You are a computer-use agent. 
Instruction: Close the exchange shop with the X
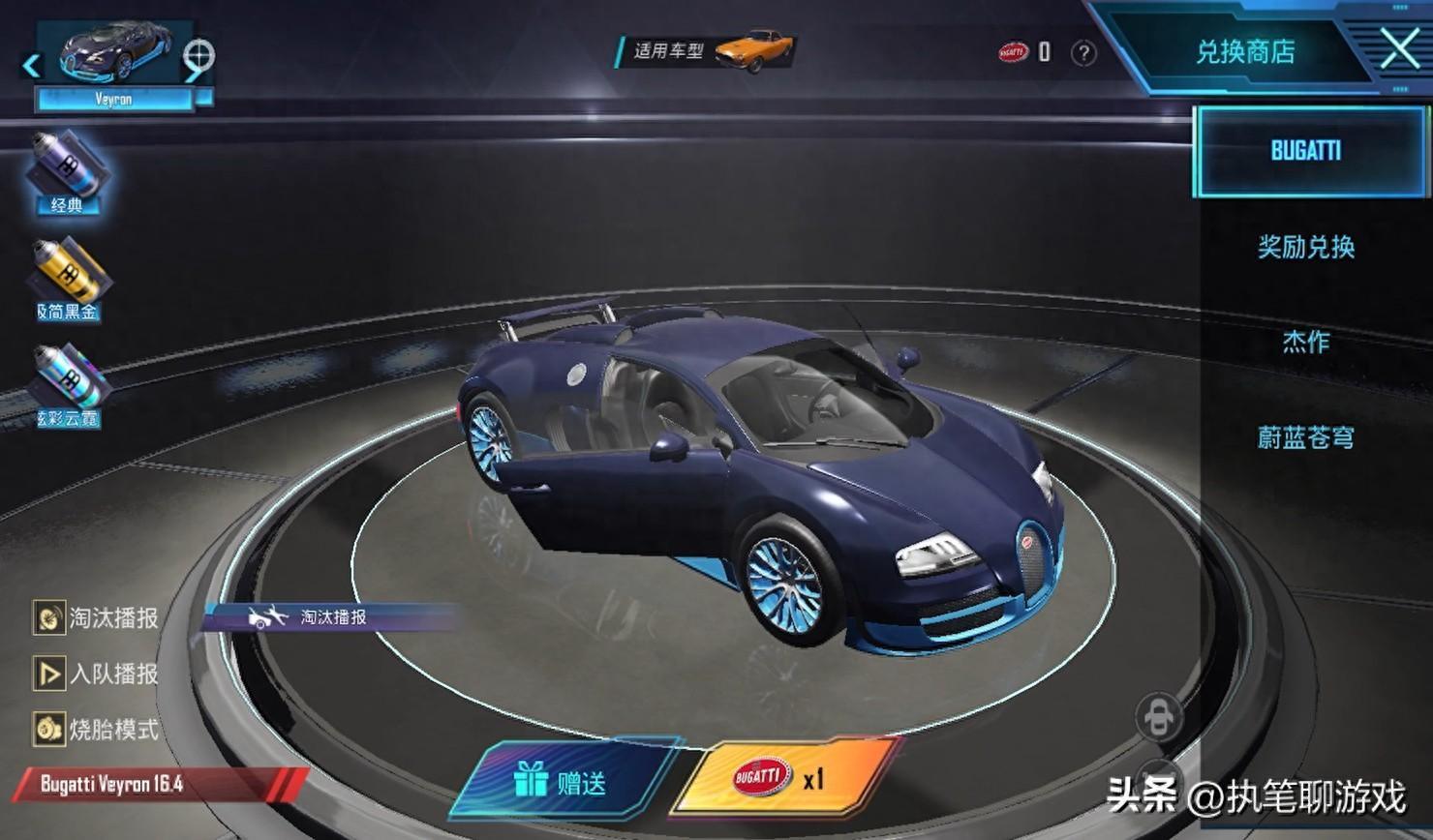1398,48
